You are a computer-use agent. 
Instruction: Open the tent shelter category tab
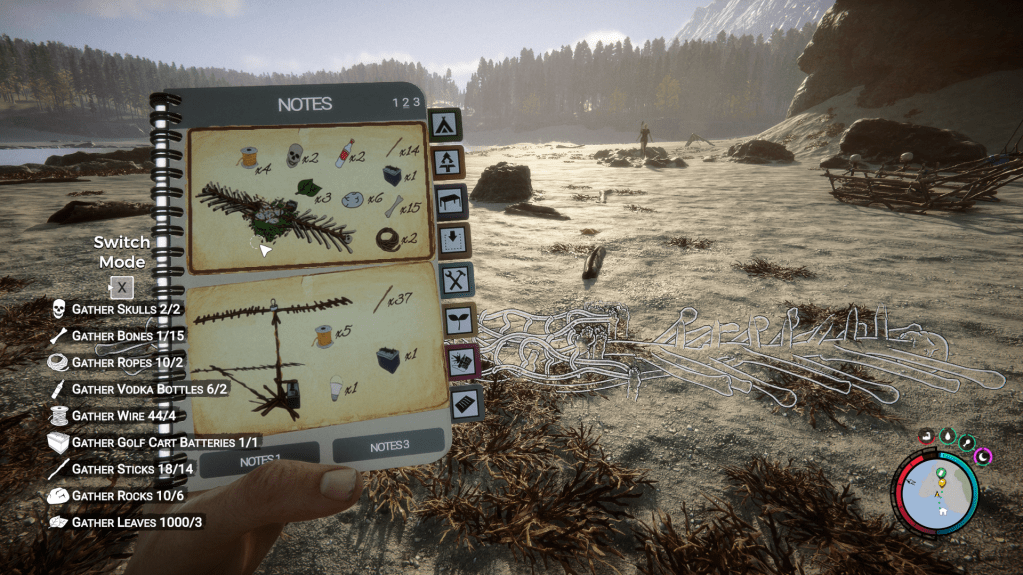click(x=444, y=124)
